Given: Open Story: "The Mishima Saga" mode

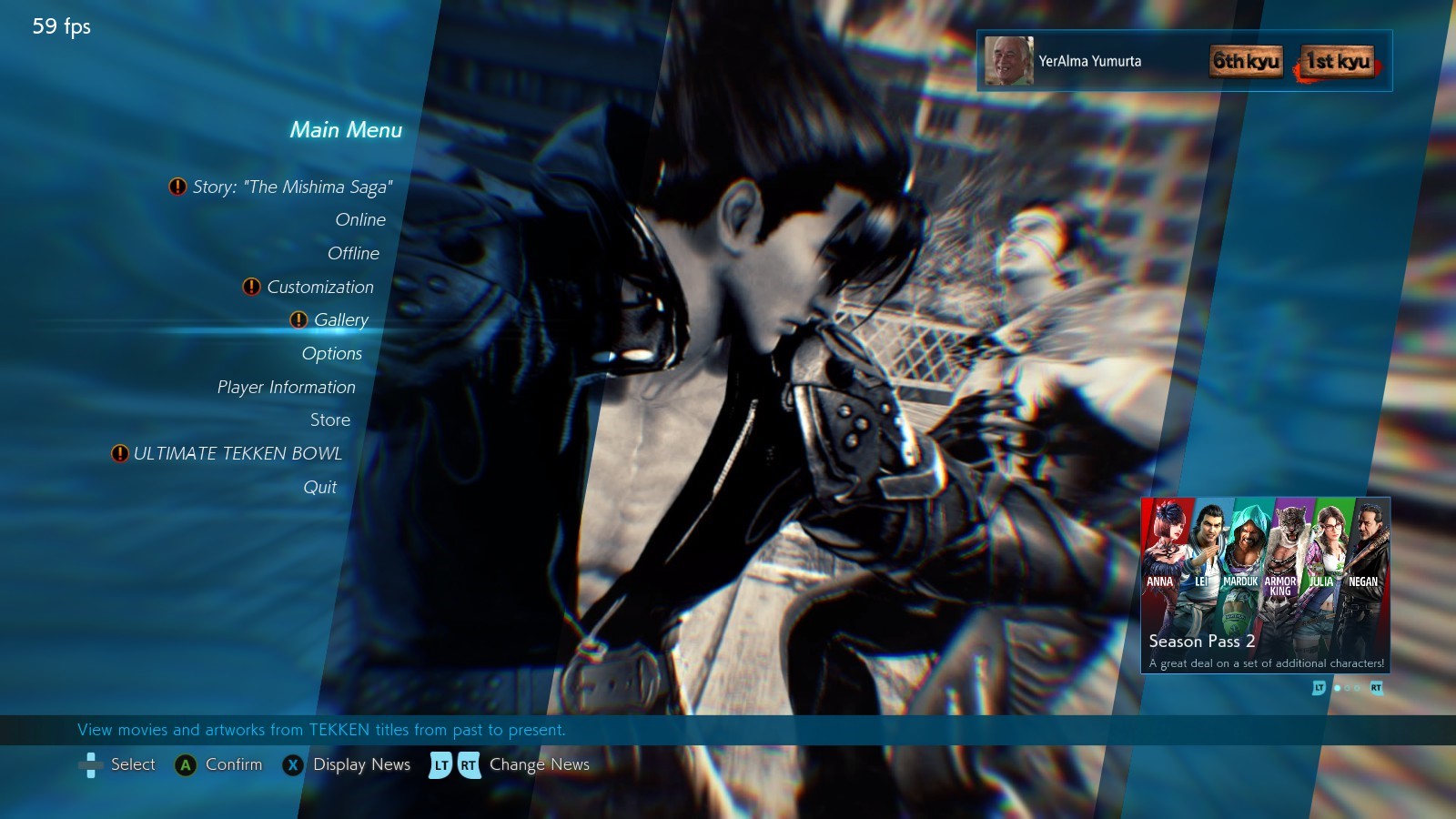Looking at the screenshot, I should point(292,187).
